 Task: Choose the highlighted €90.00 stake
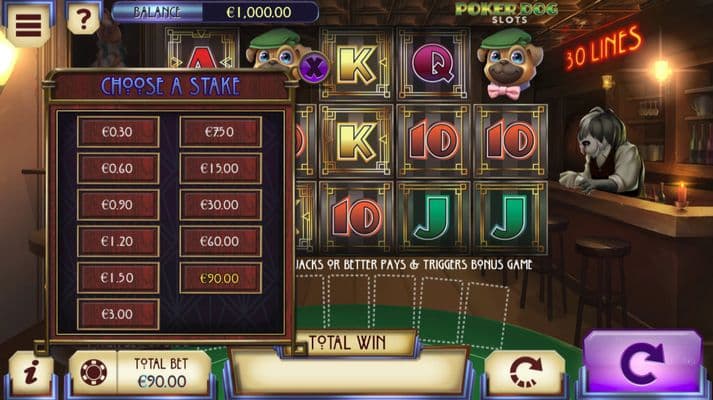[x=220, y=278]
